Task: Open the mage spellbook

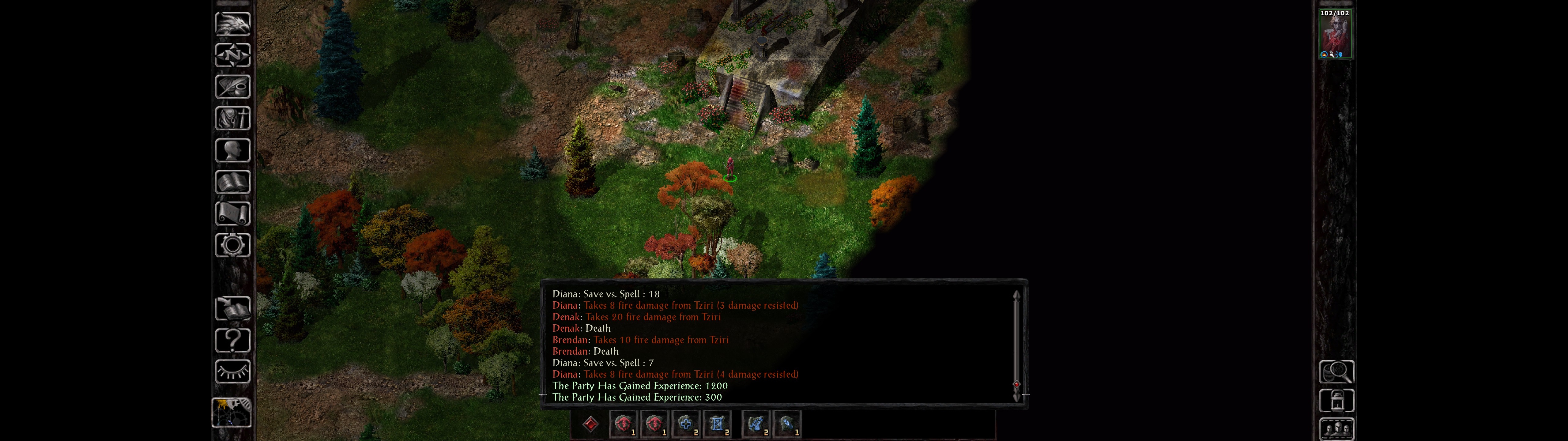Action: tap(232, 182)
